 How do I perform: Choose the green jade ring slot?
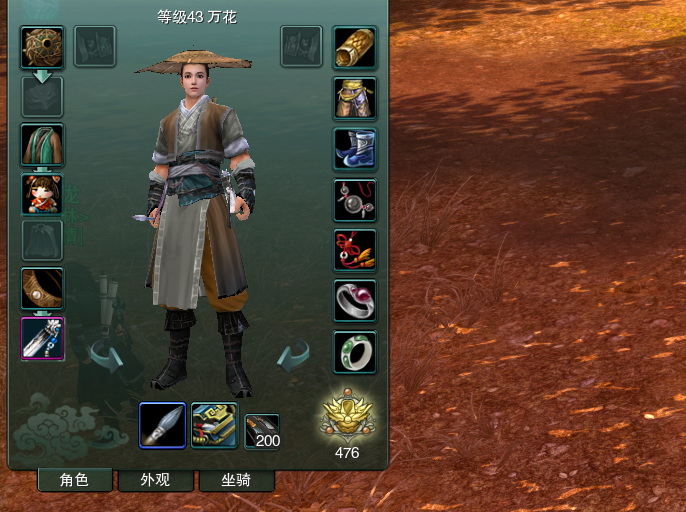[354, 352]
